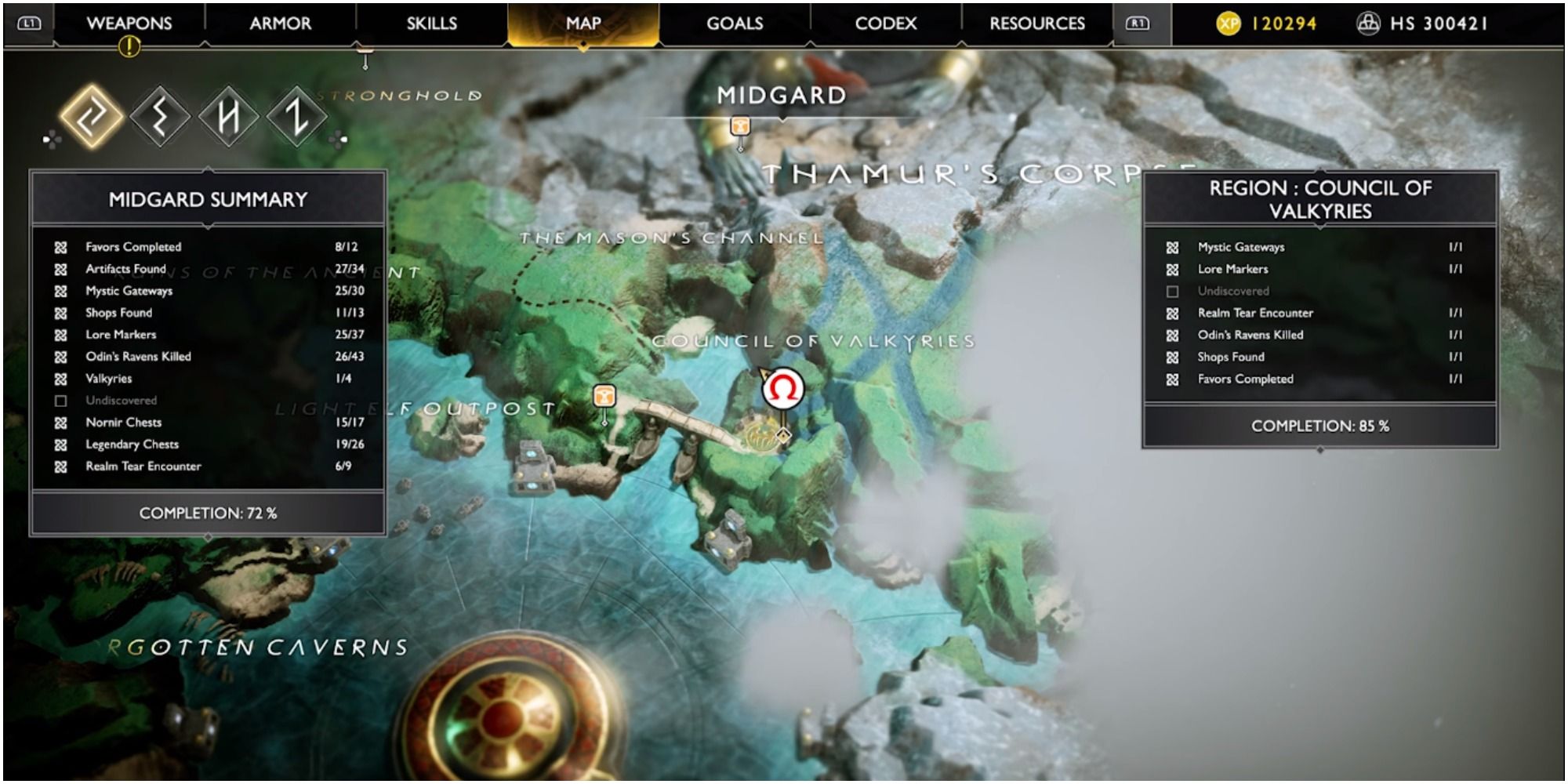Click the Council of Valkyries map label

click(x=813, y=342)
